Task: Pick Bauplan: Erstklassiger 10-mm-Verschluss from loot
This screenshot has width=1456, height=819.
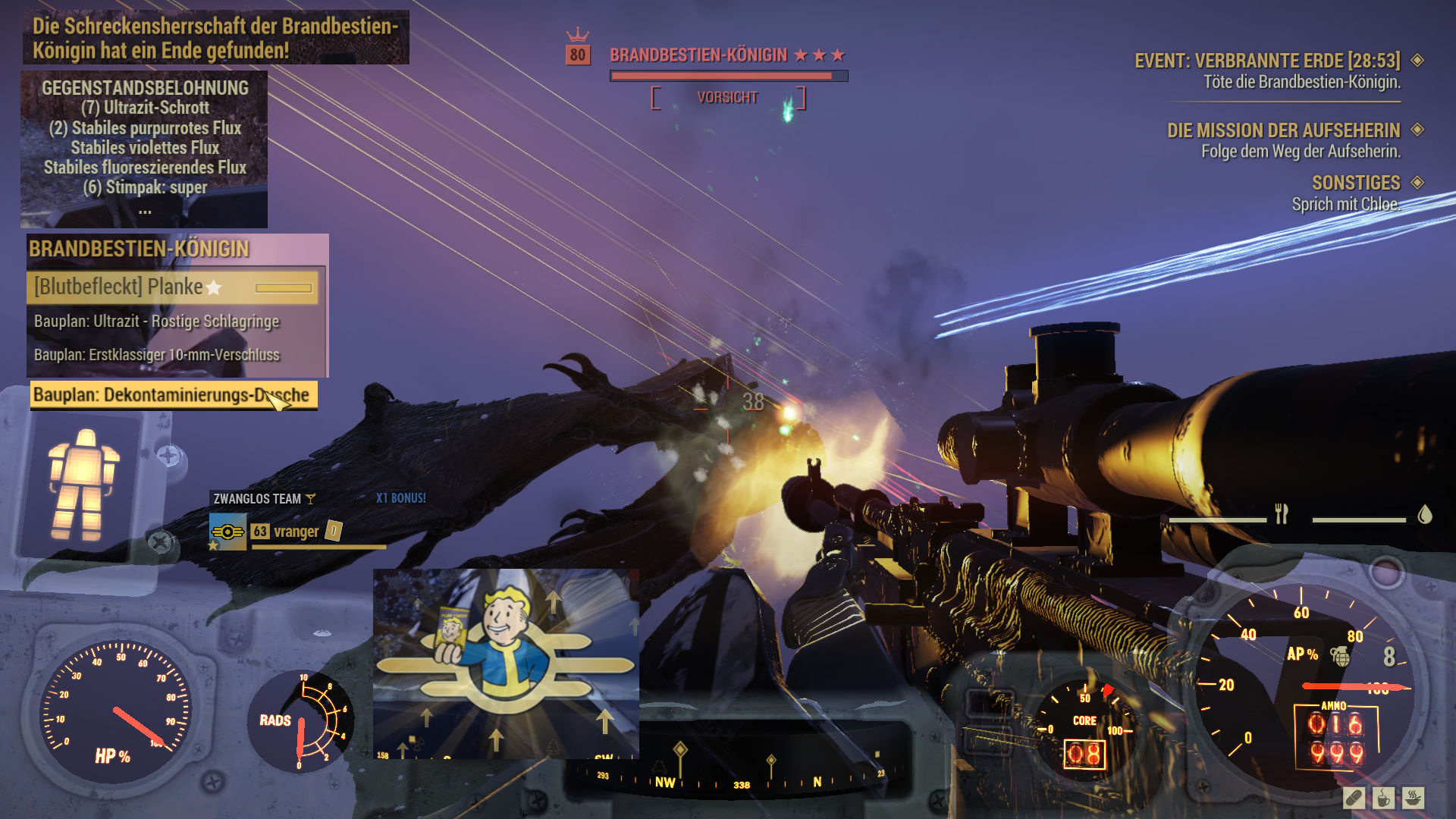Action: [157, 355]
